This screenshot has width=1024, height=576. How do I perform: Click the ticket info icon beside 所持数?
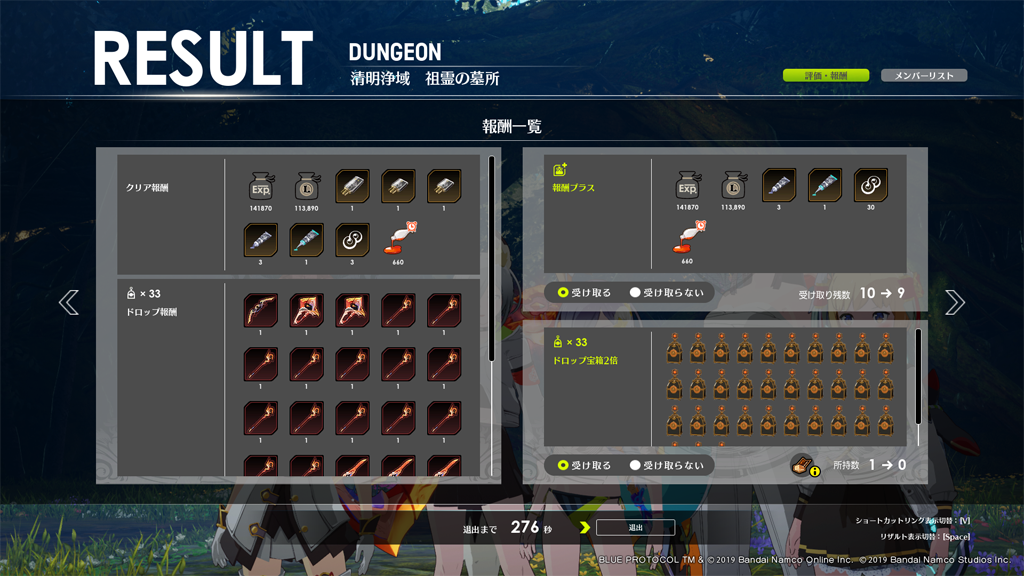click(805, 465)
